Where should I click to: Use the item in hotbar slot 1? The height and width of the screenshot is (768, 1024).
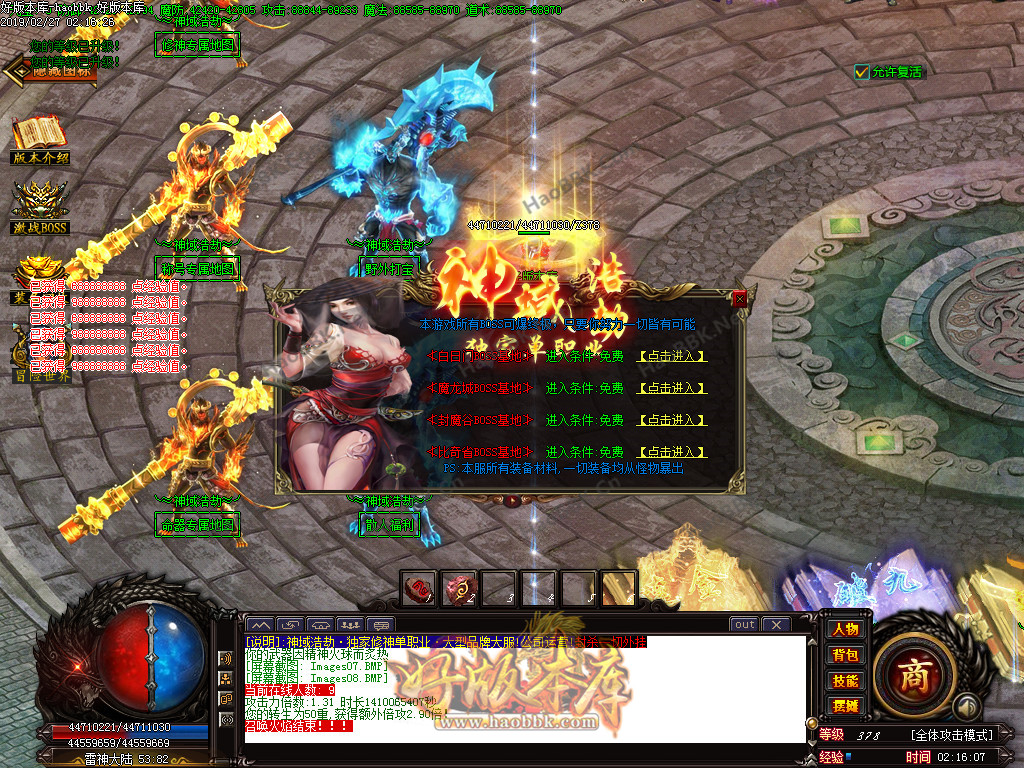(420, 588)
